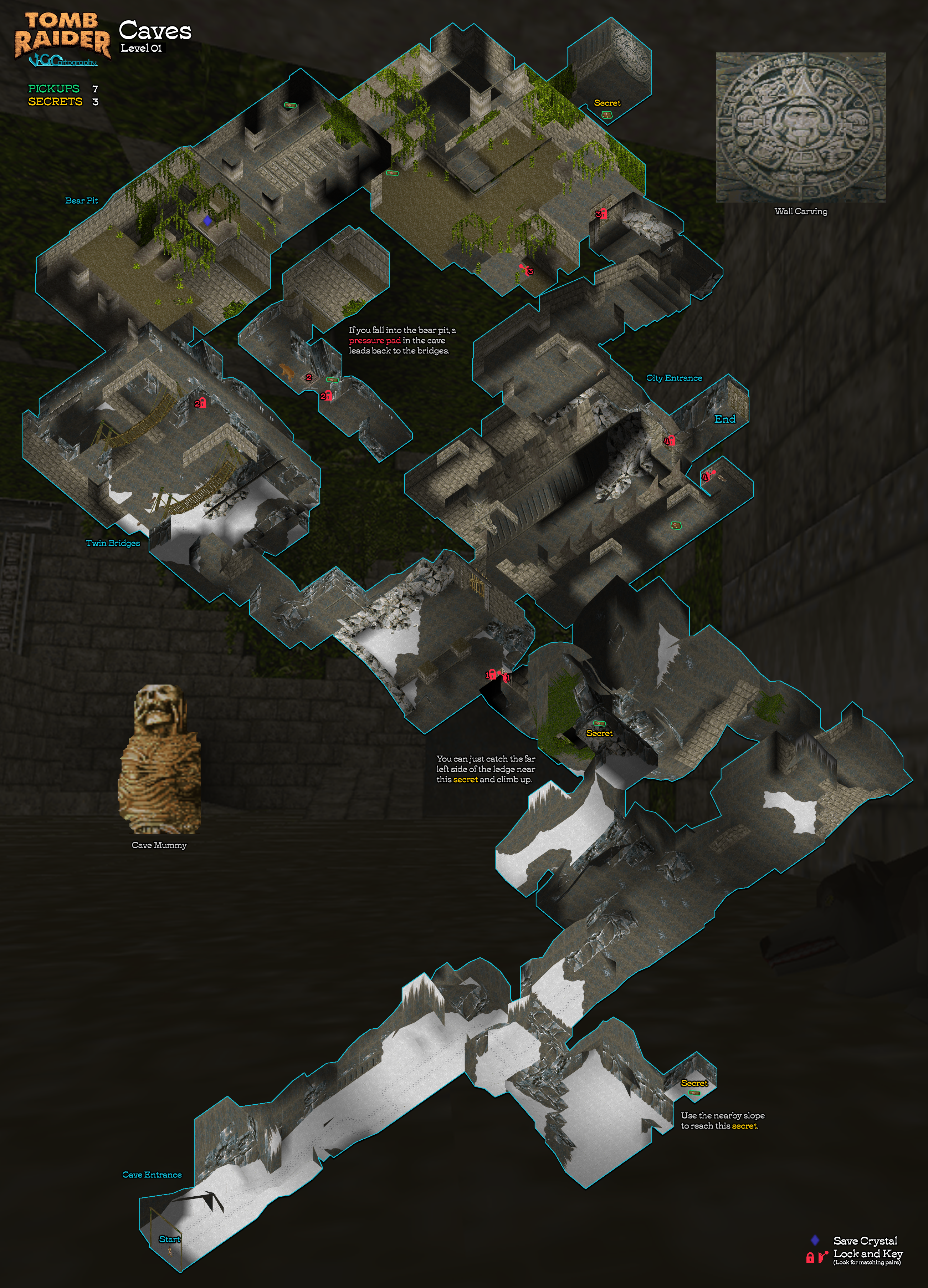Click the blue save crystal marker in the Bear Pit
This screenshot has height=1288, width=928.
pos(207,220)
